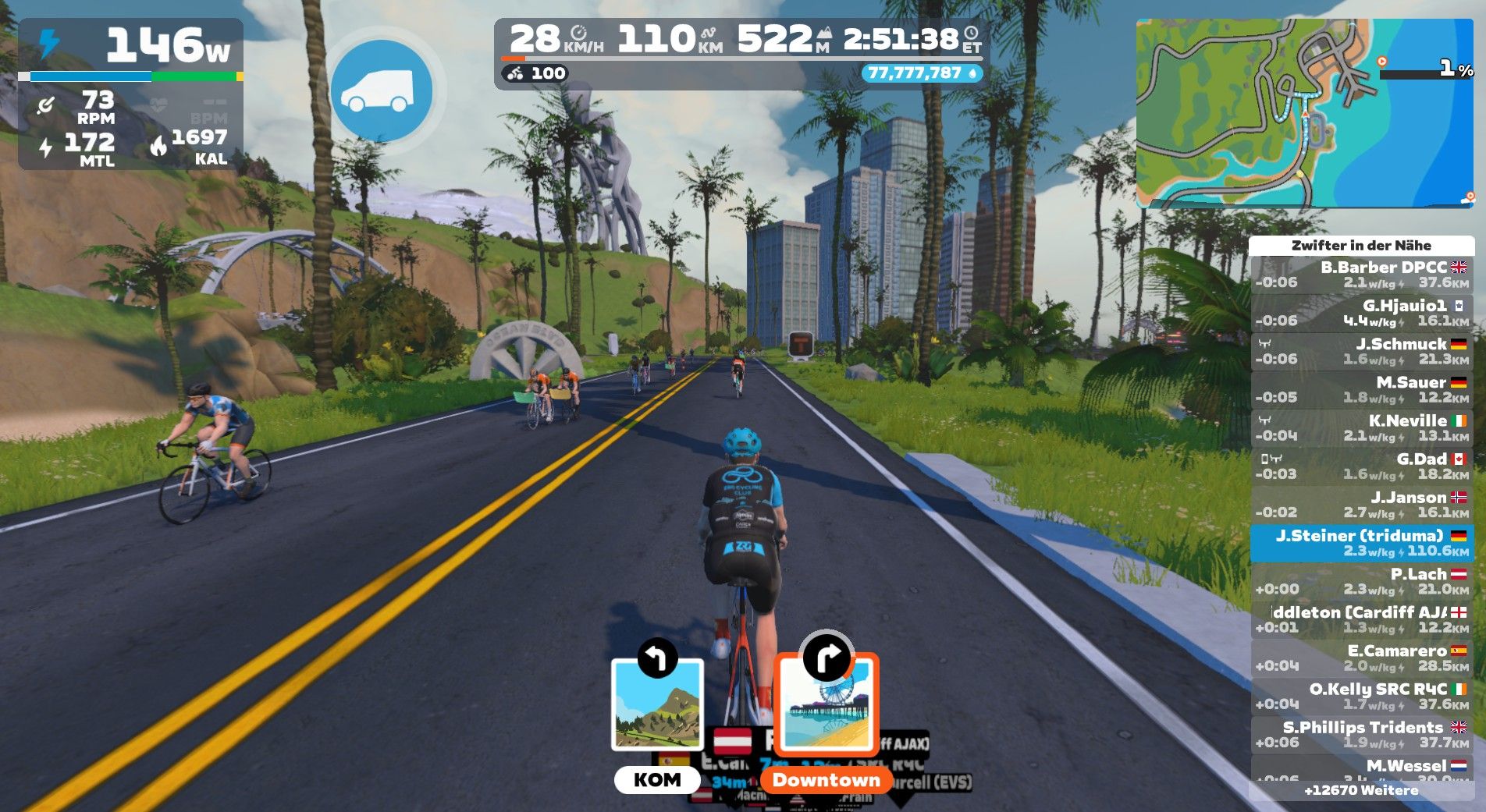Select rider B.Barber DPCC in nearby list

[x=1361, y=275]
